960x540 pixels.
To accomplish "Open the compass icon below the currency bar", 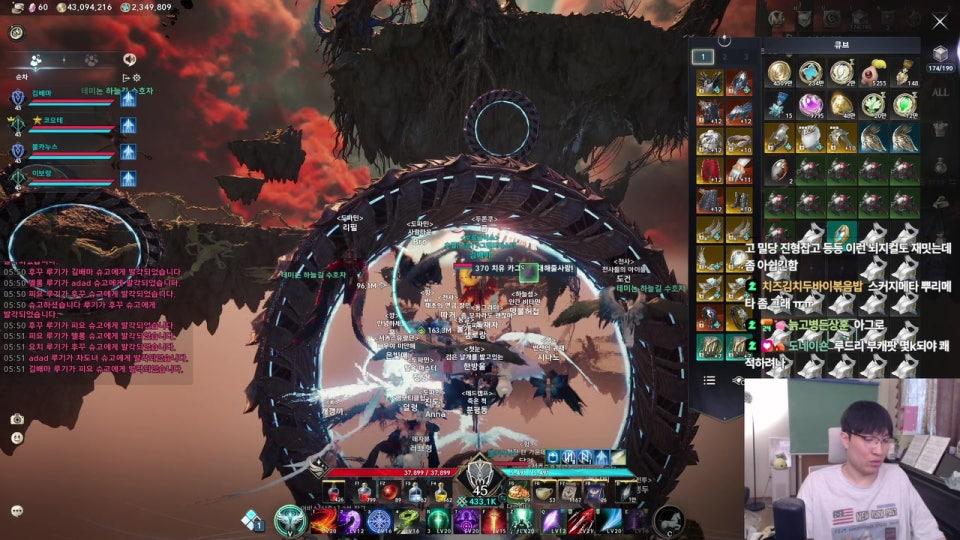I will click(16, 32).
